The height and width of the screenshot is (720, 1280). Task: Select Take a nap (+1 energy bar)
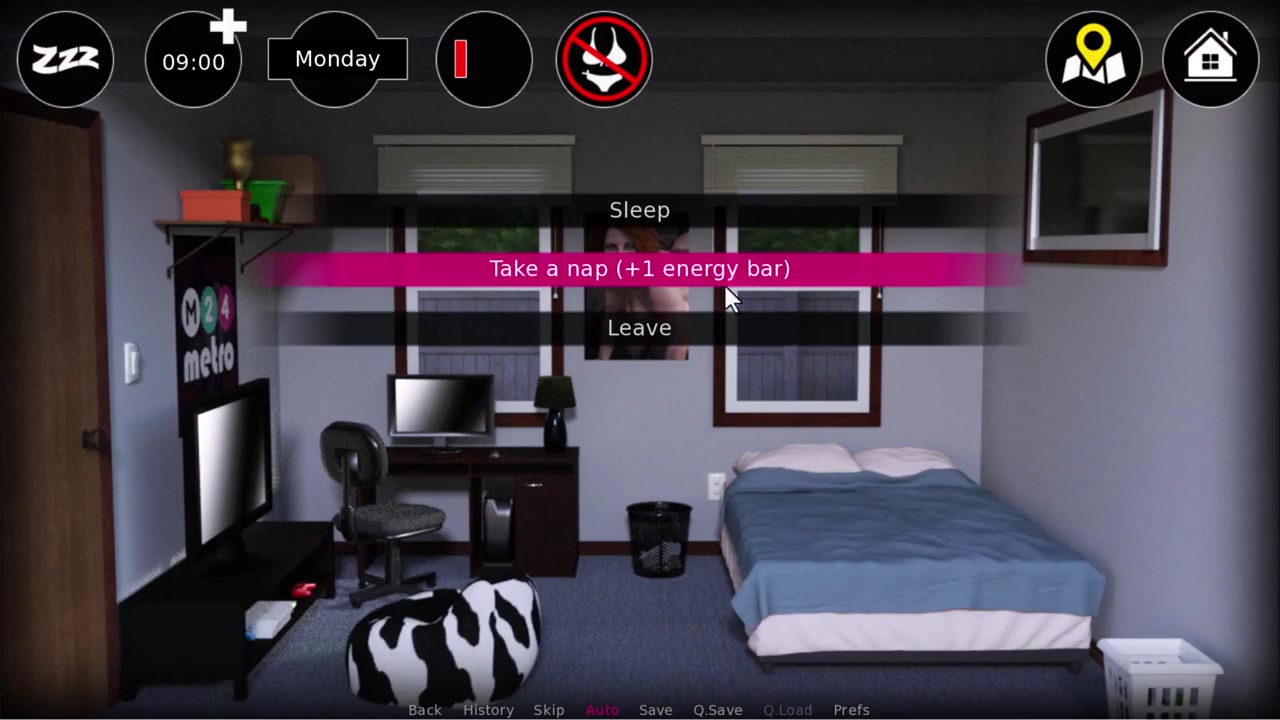(639, 269)
